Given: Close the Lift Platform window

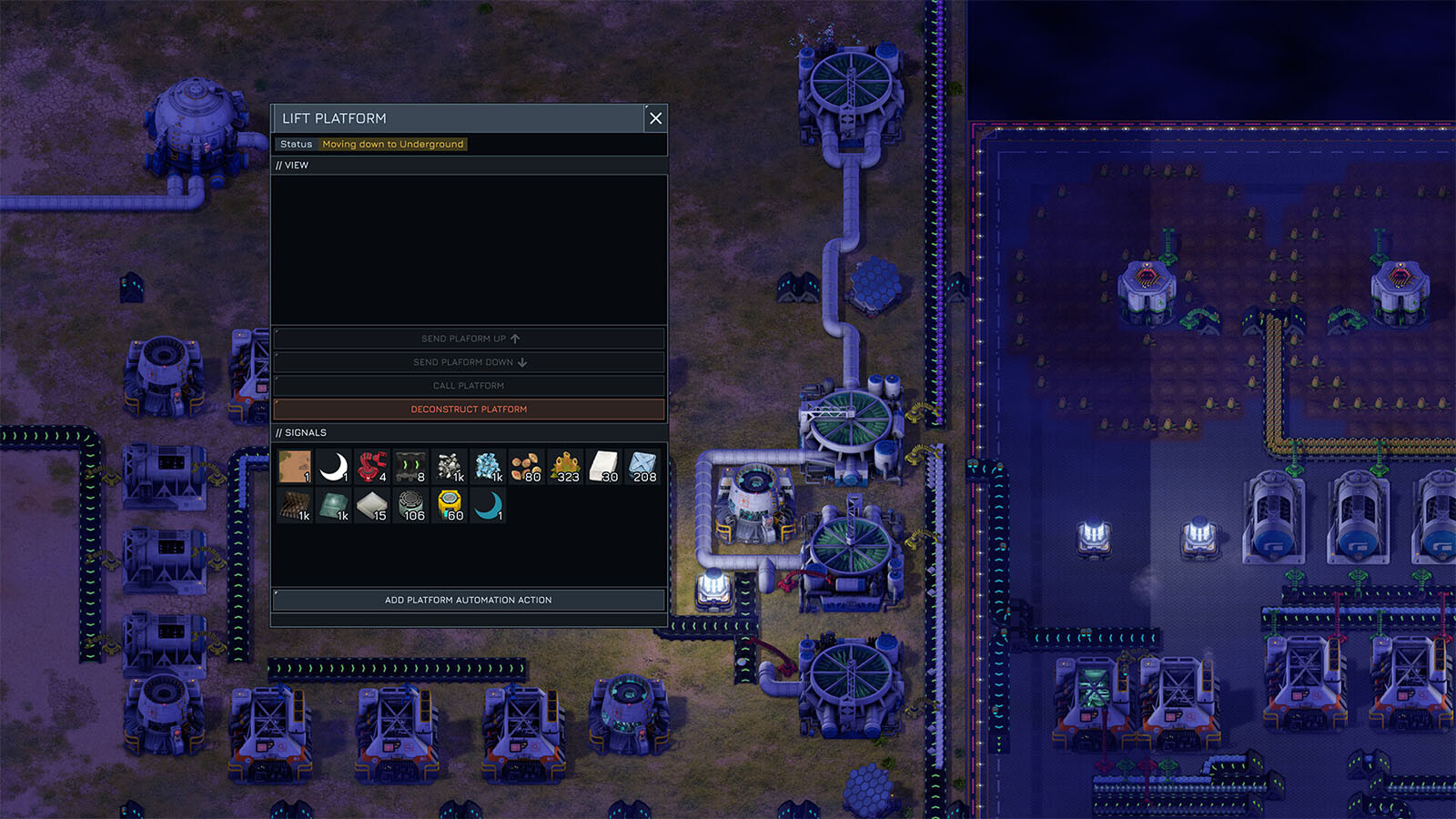Looking at the screenshot, I should point(655,118).
